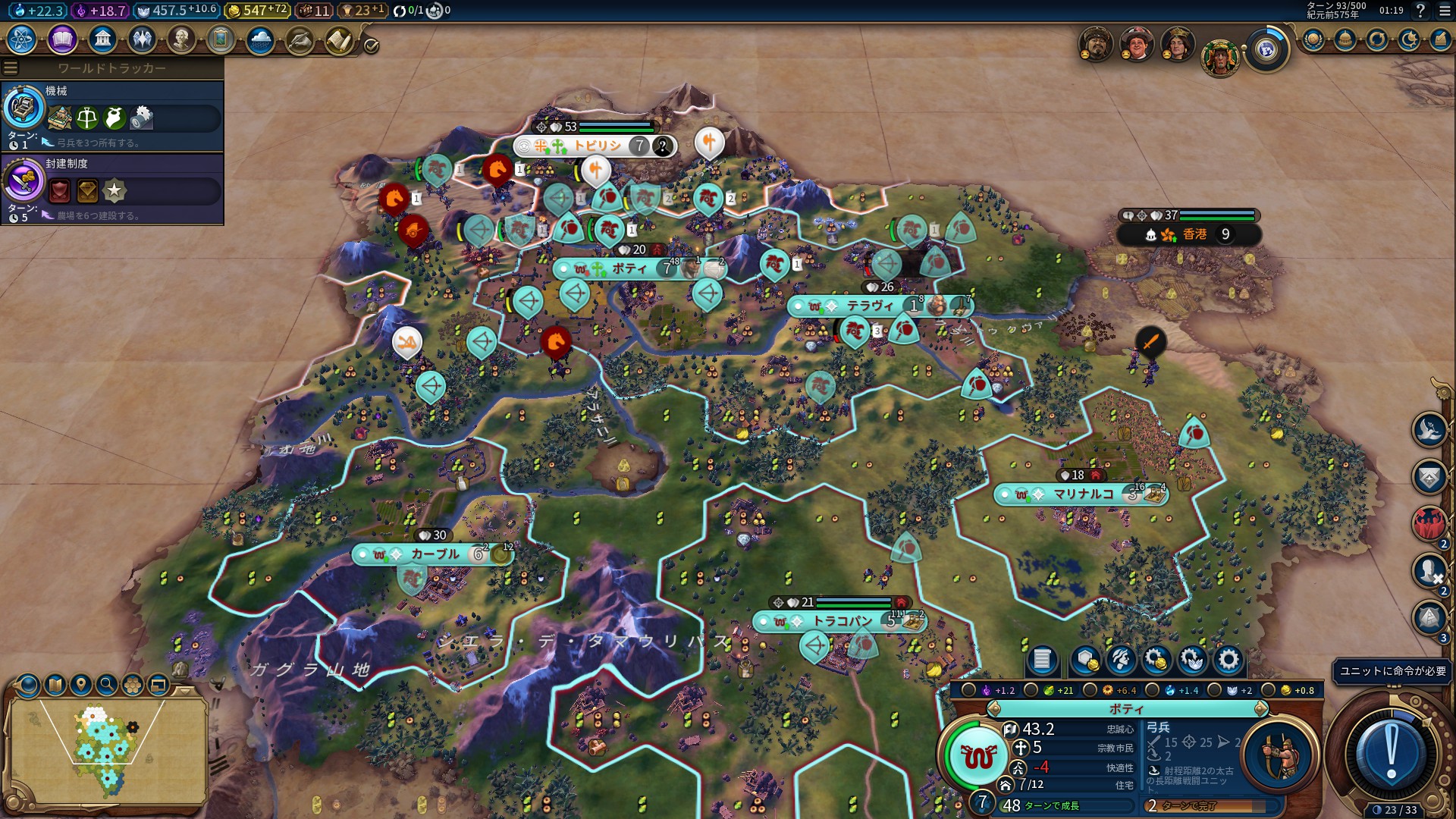
Task: View the government screen pillar building icon
Action: [x=102, y=39]
